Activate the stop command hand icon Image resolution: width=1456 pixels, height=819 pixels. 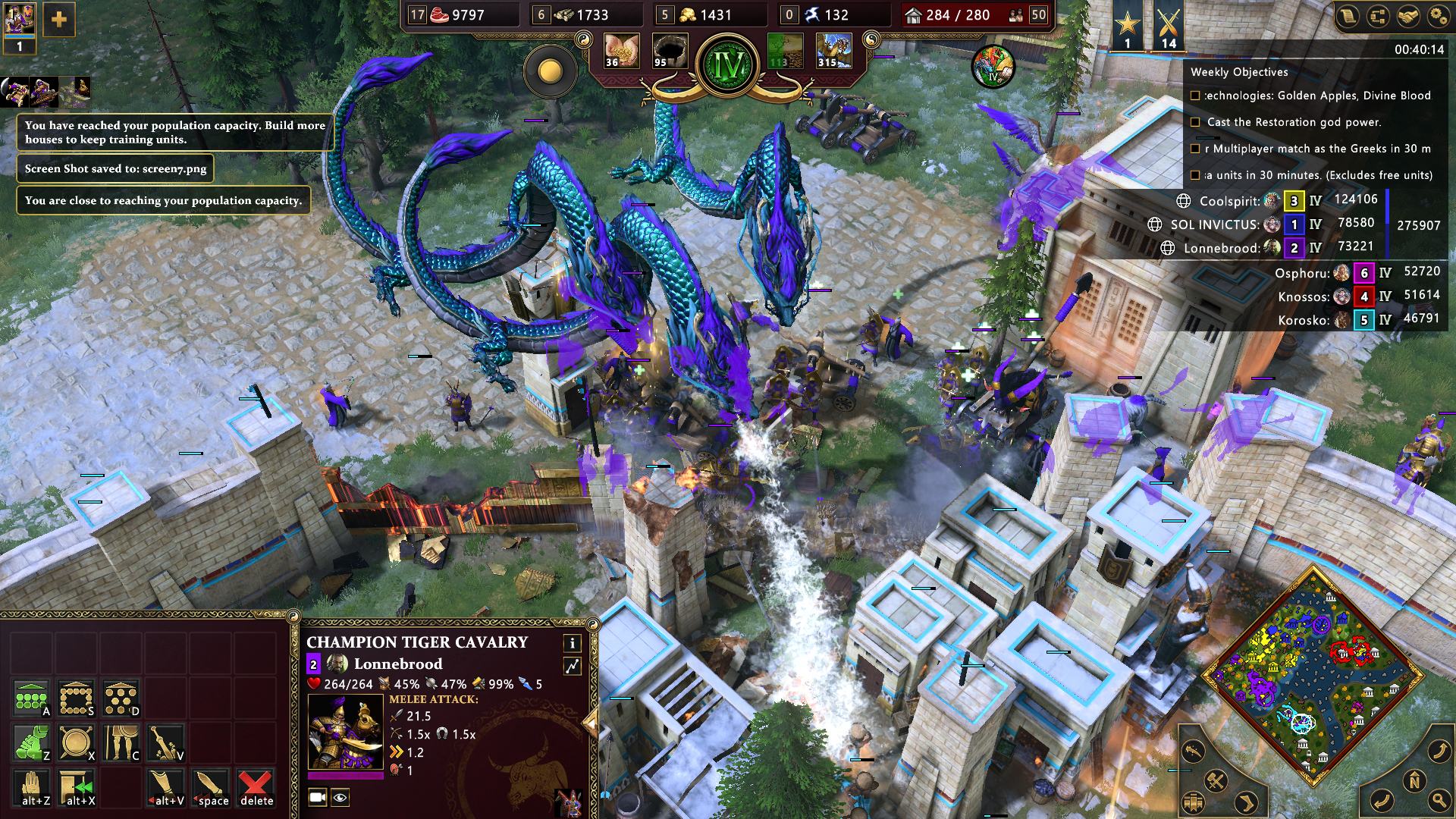(x=31, y=788)
